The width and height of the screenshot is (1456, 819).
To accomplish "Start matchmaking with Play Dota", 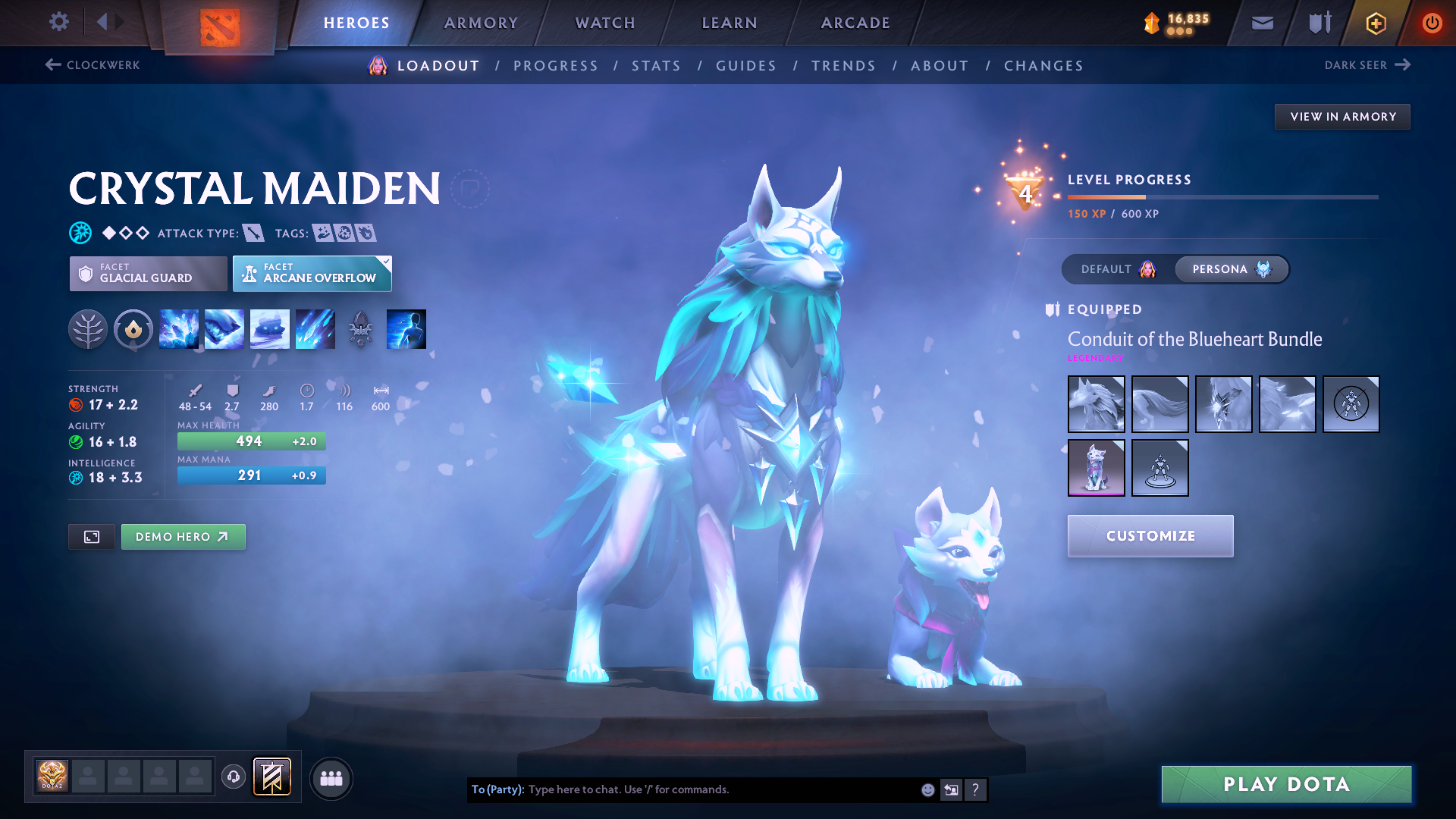I will coord(1286,784).
